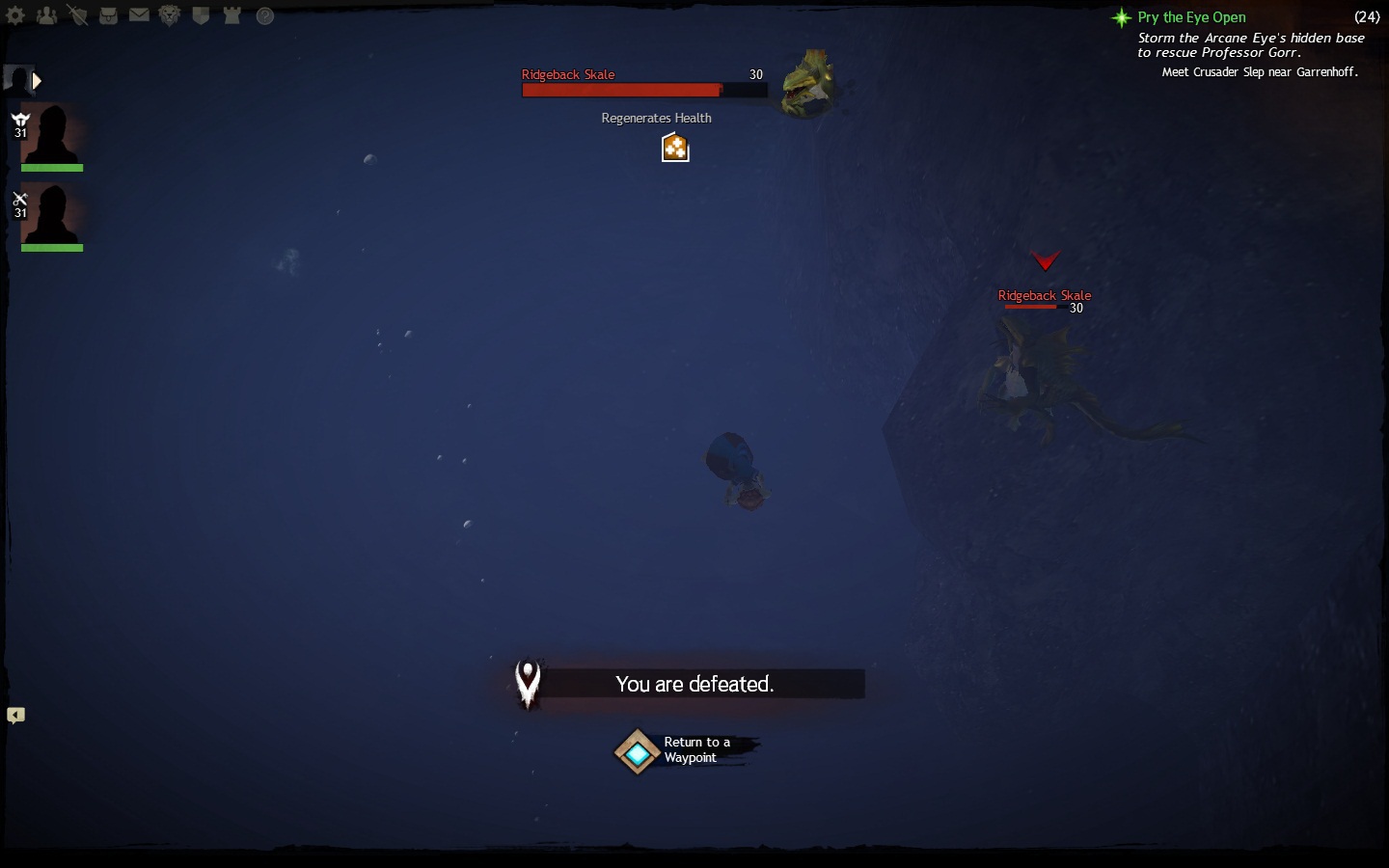This screenshot has height=868, width=1389.
Task: Open the Pry the Eye Open story tracker
Action: (1191, 17)
